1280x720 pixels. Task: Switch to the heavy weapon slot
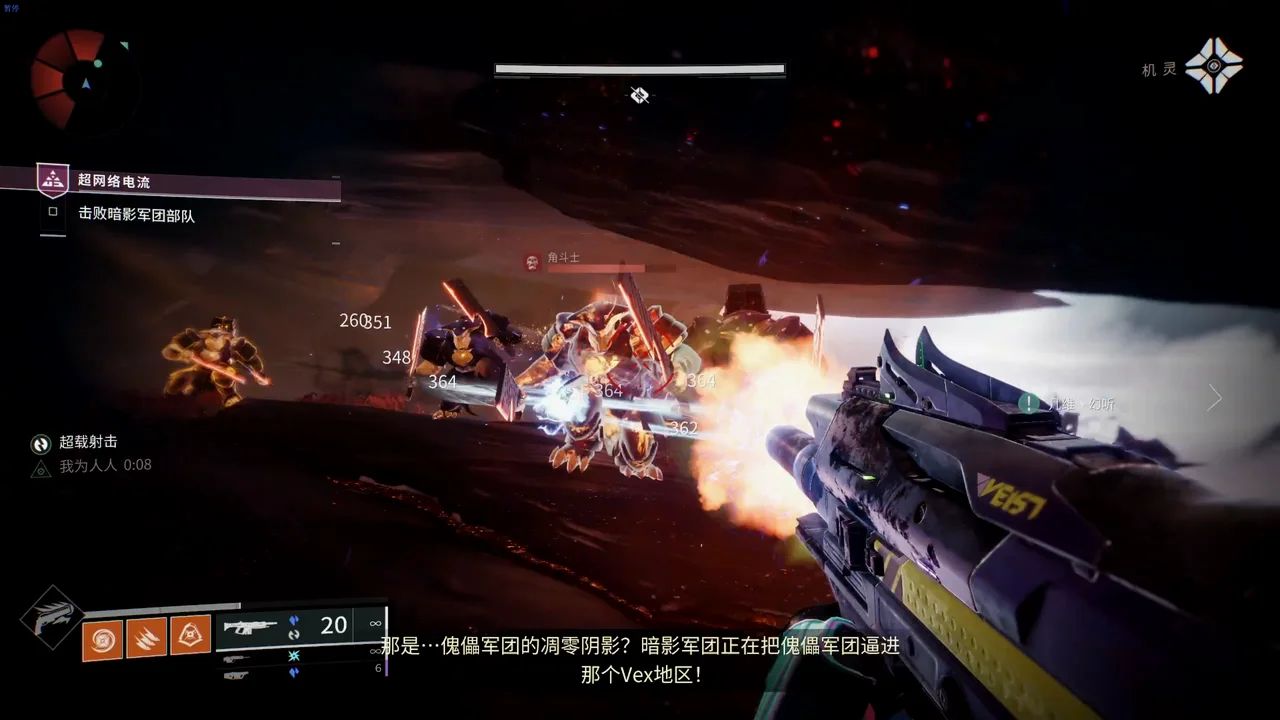(237, 675)
